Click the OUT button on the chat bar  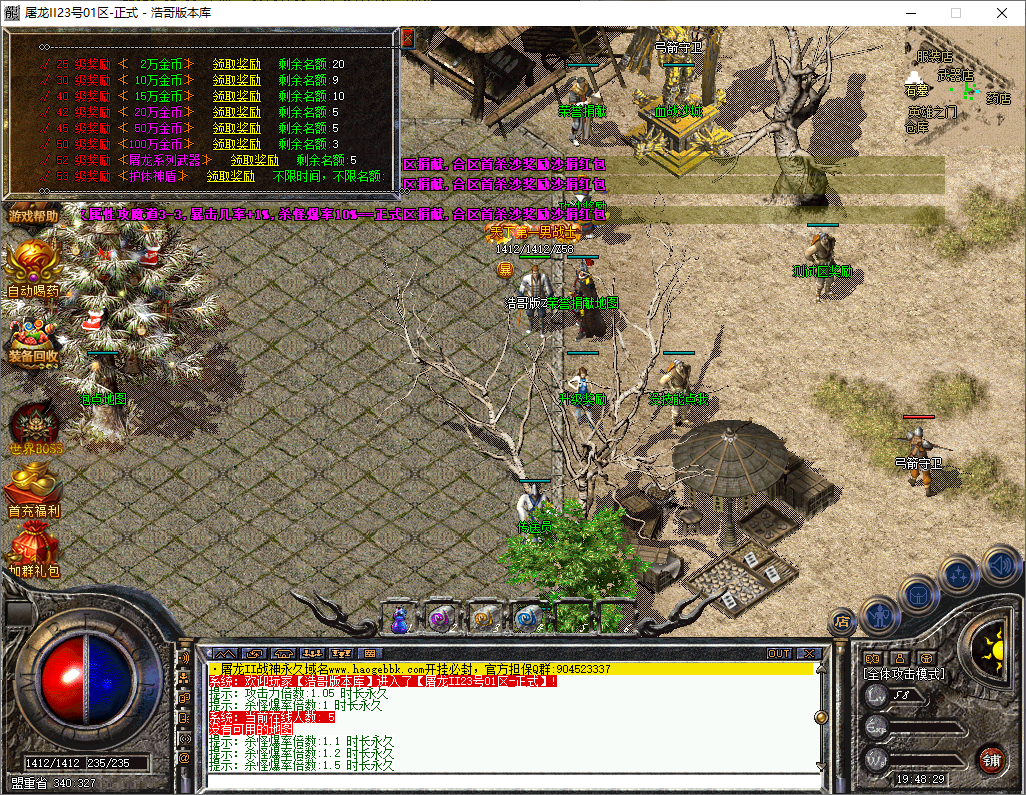click(778, 653)
